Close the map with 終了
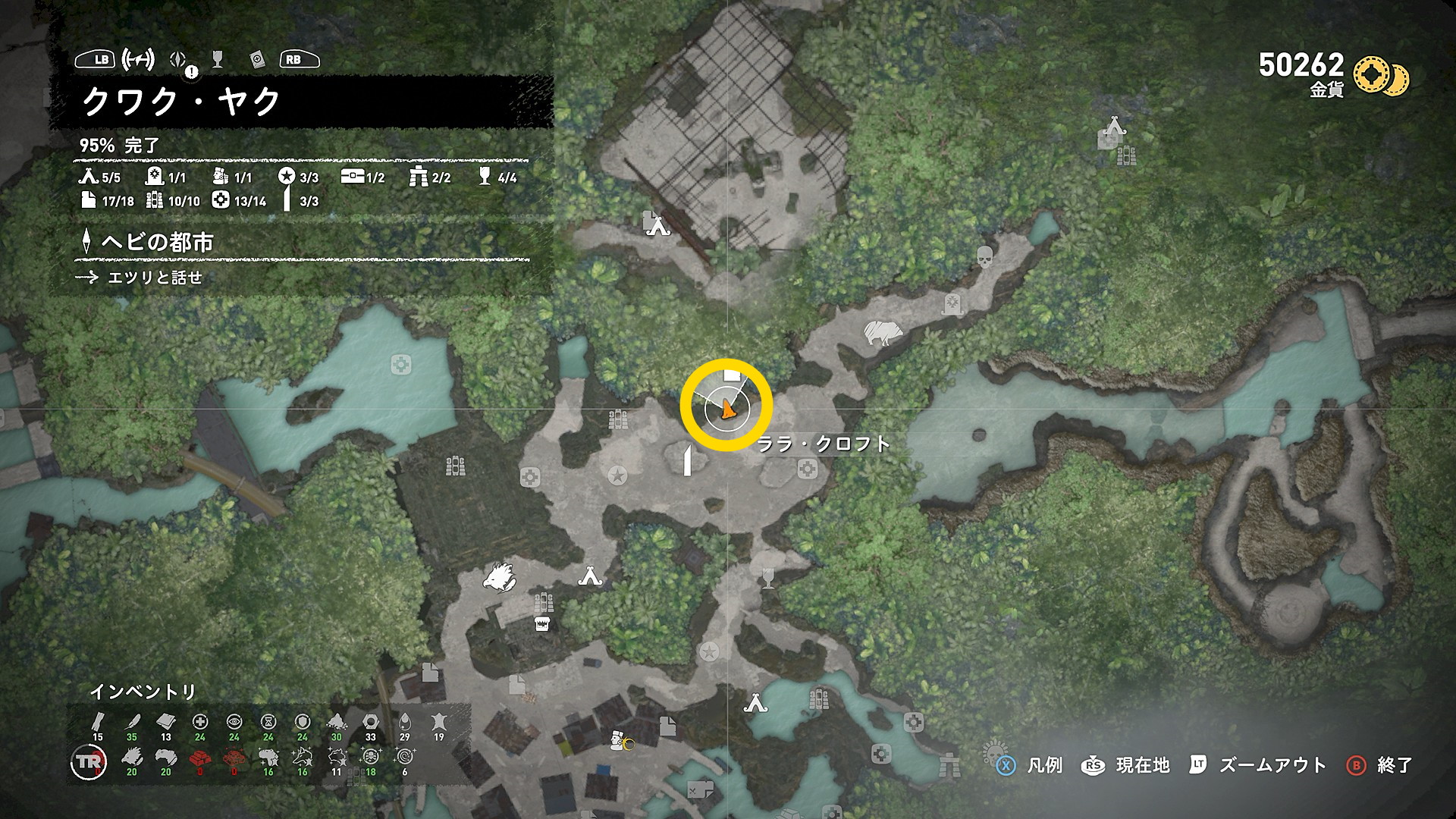The width and height of the screenshot is (1456, 819). 1380,765
